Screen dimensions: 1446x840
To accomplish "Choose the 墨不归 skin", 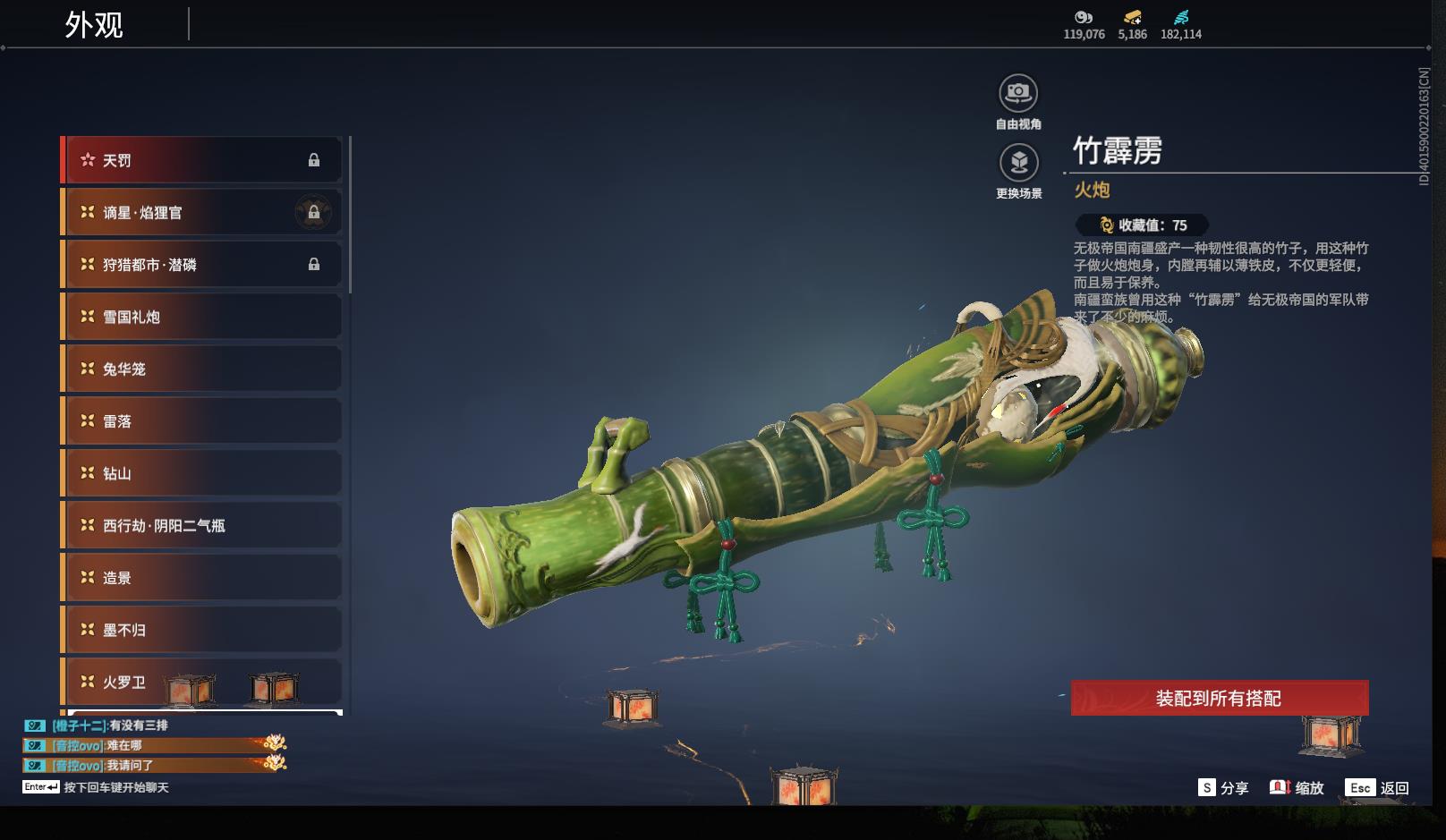I will point(202,630).
